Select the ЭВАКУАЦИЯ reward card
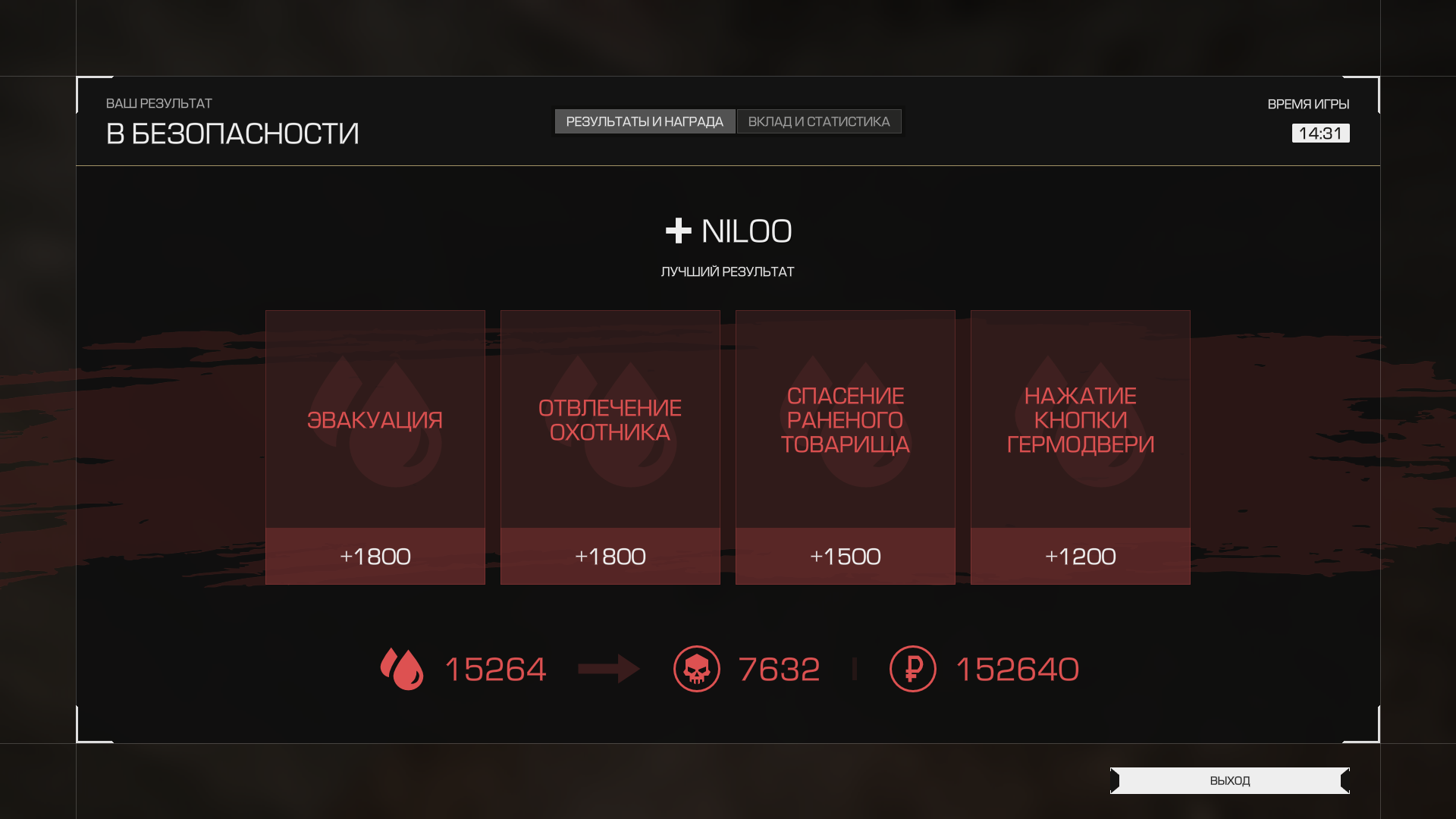The width and height of the screenshot is (1456, 819). pos(375,447)
